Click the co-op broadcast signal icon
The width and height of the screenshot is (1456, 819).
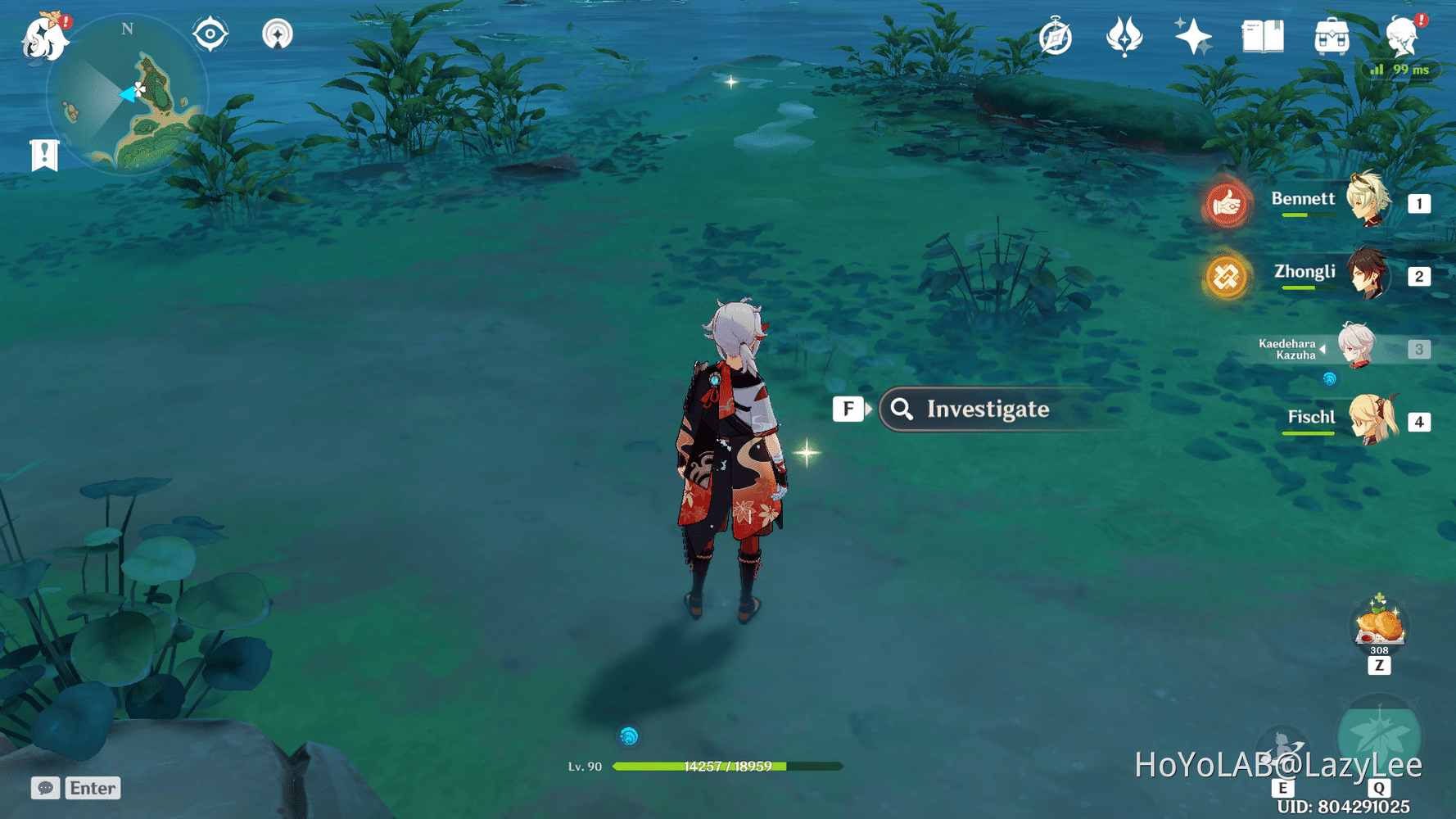278,34
